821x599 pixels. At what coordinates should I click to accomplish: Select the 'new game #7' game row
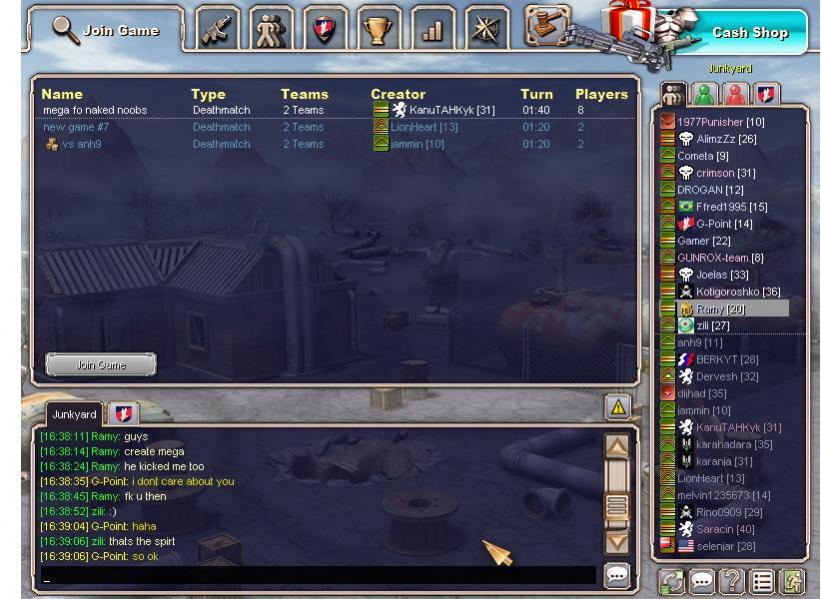coord(69,127)
